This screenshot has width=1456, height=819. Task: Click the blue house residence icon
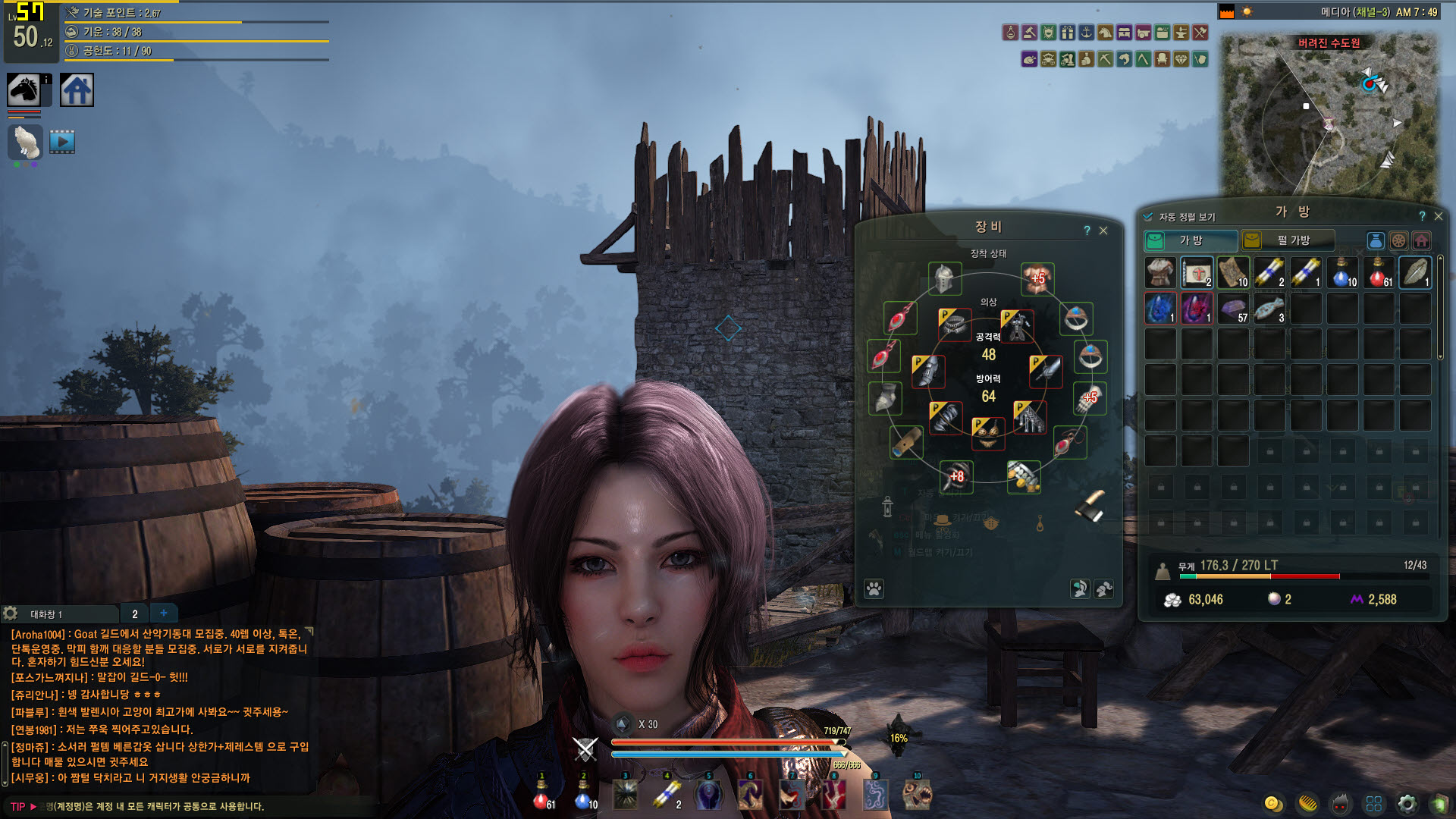77,90
